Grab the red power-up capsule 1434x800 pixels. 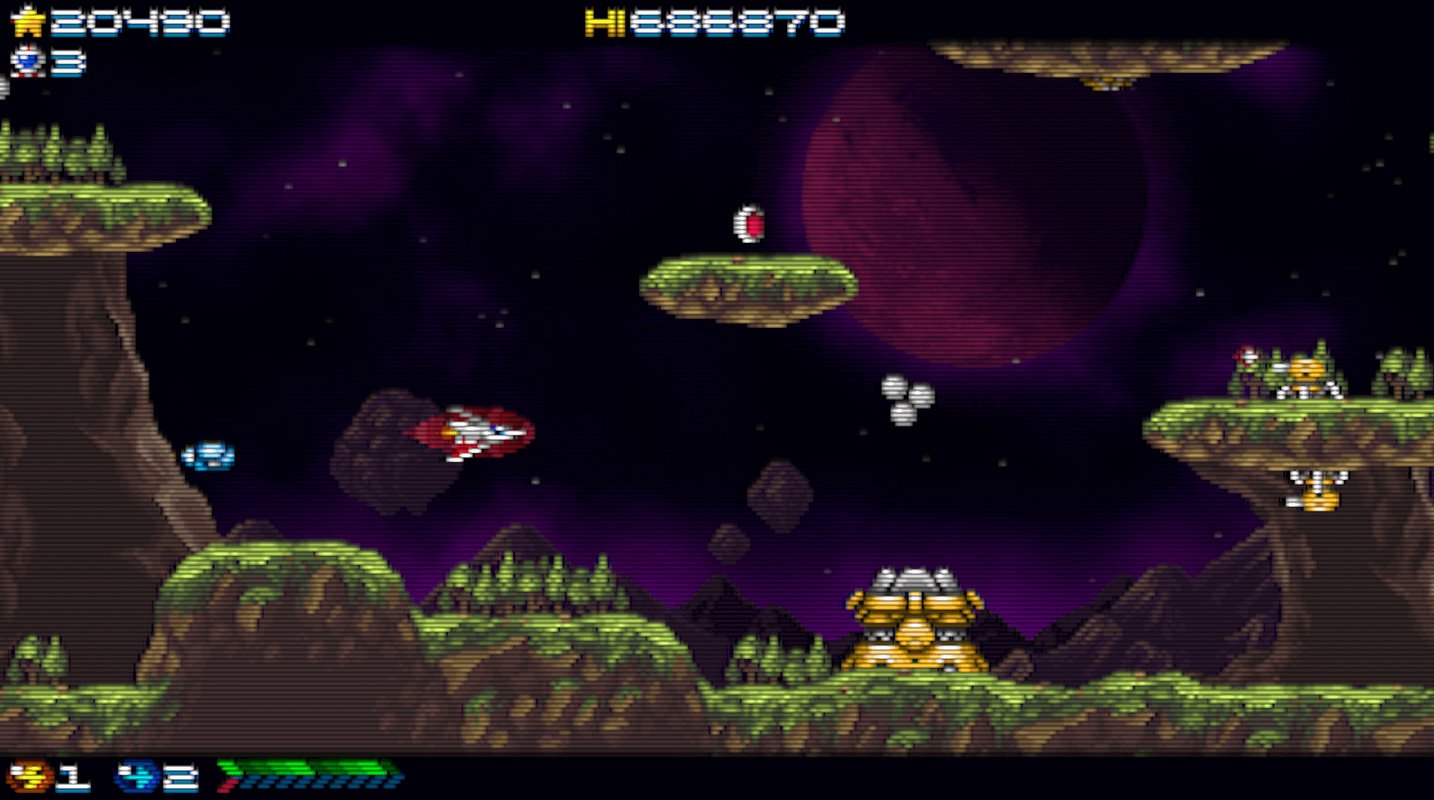coord(748,222)
